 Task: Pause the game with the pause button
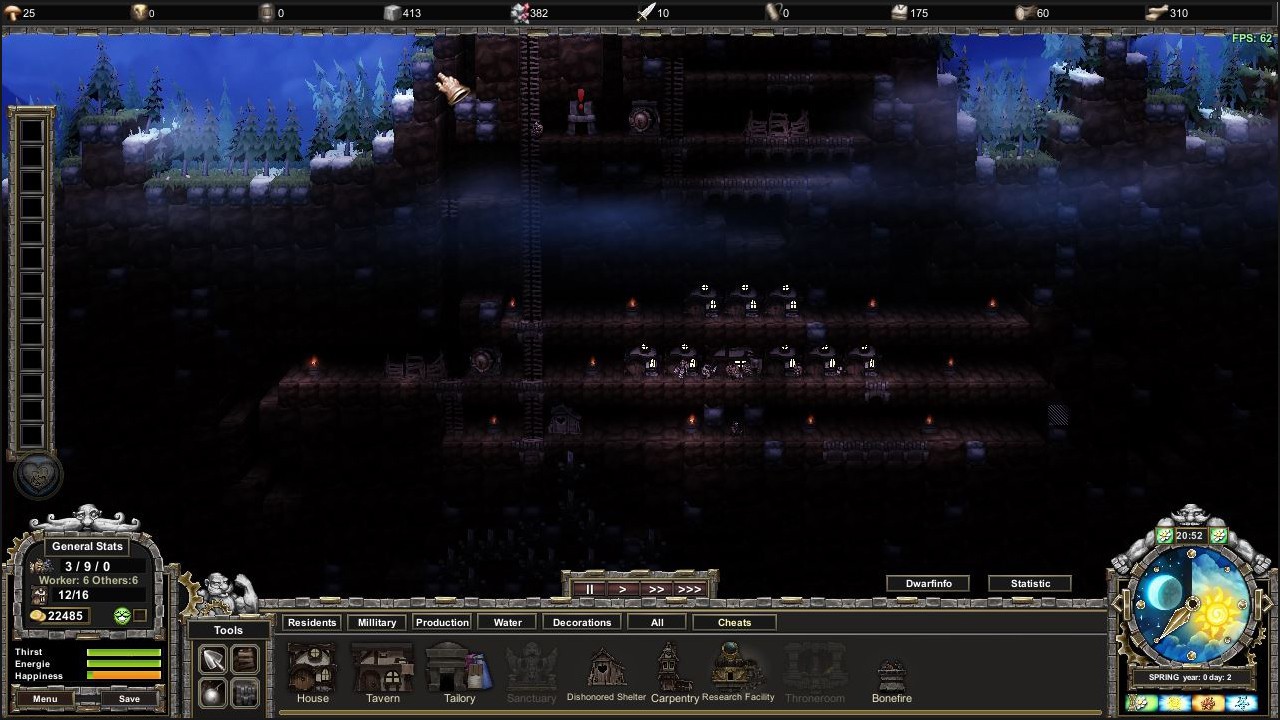pos(589,589)
